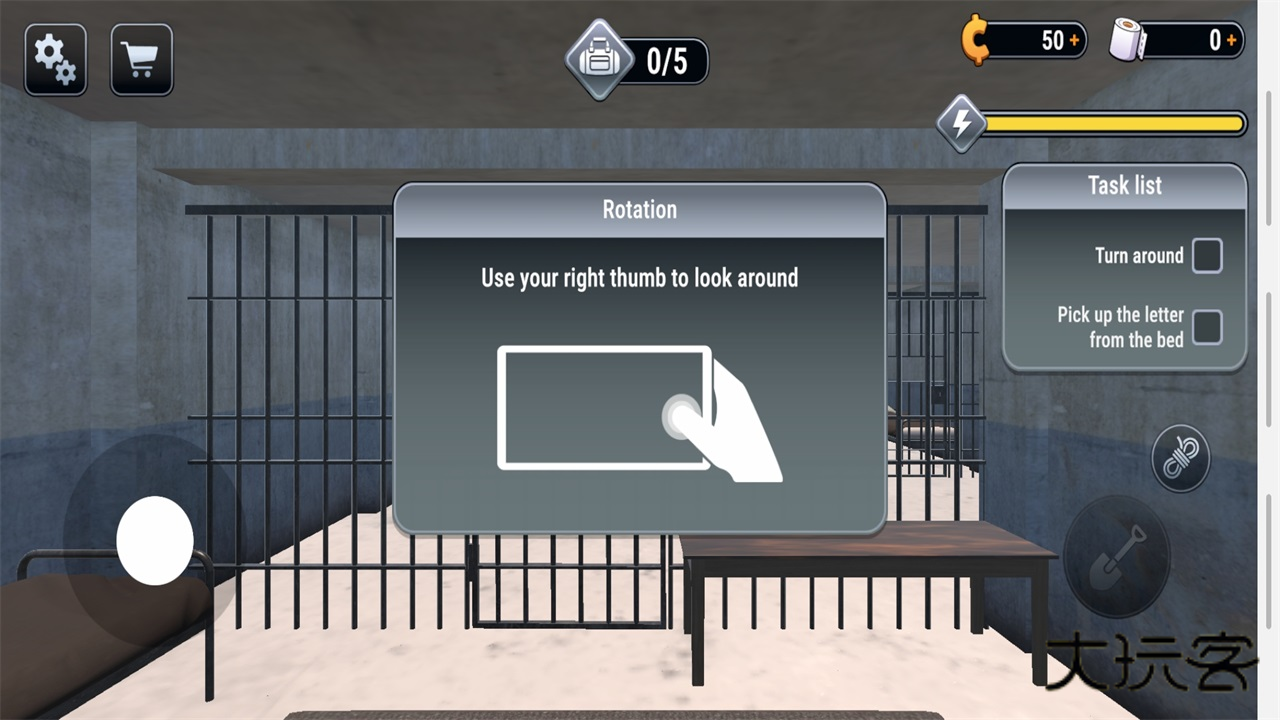Check the Pick up the letter task

(1207, 327)
